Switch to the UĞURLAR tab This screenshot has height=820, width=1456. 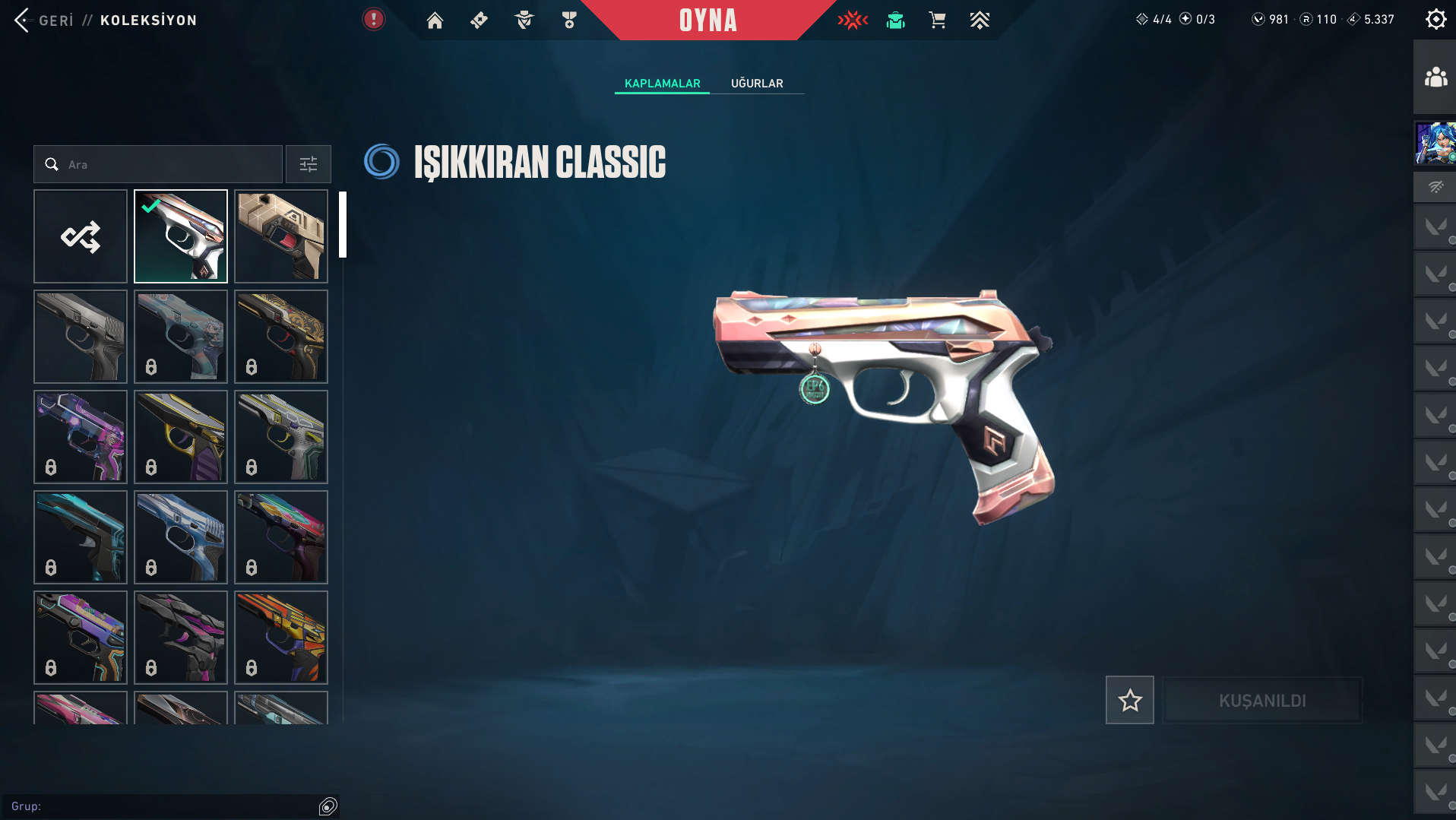(x=756, y=84)
